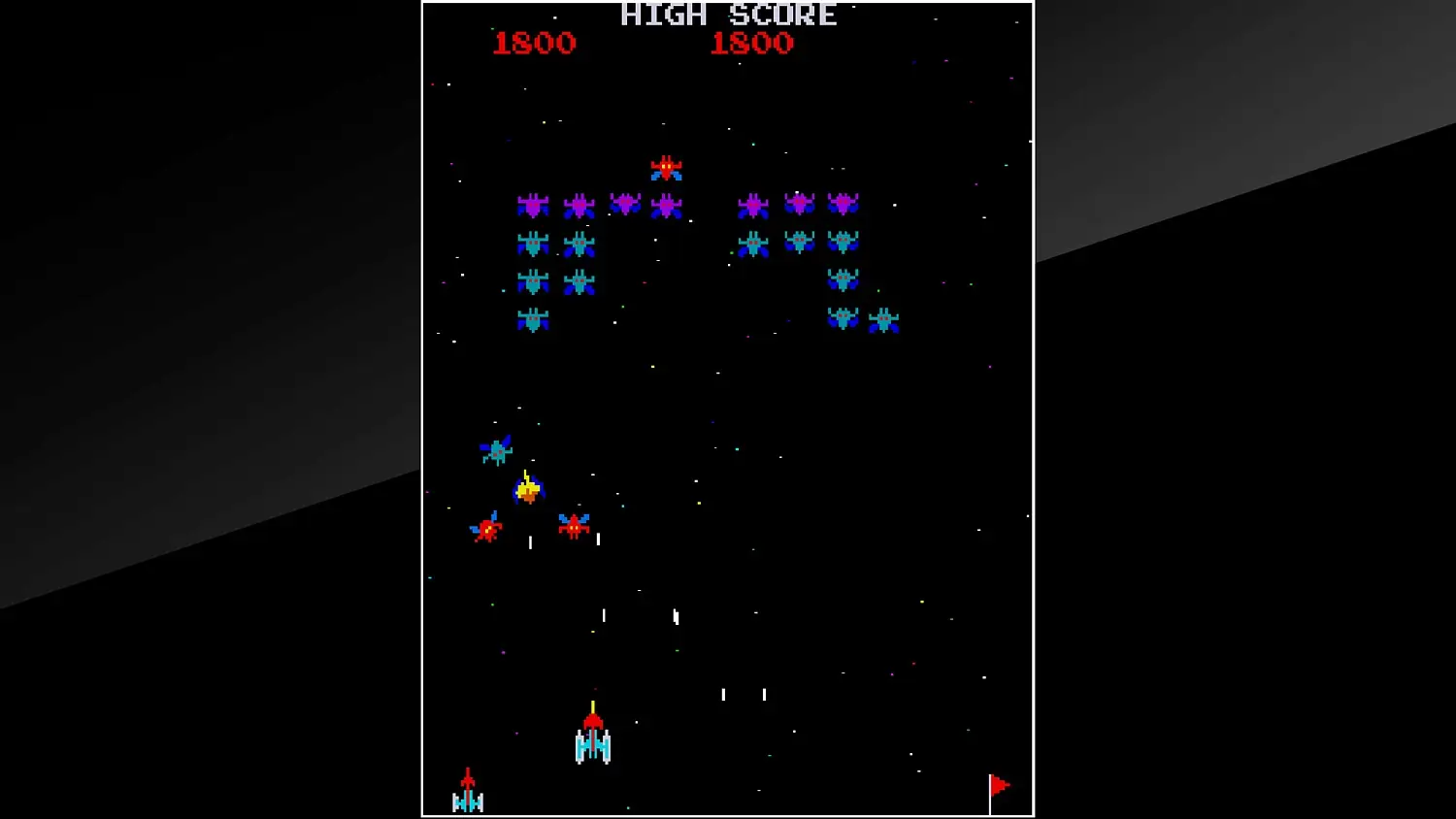Image resolution: width=1456 pixels, height=819 pixels.
Task: Select the leftmost purple alien in top row
Action: pyautogui.click(x=535, y=205)
